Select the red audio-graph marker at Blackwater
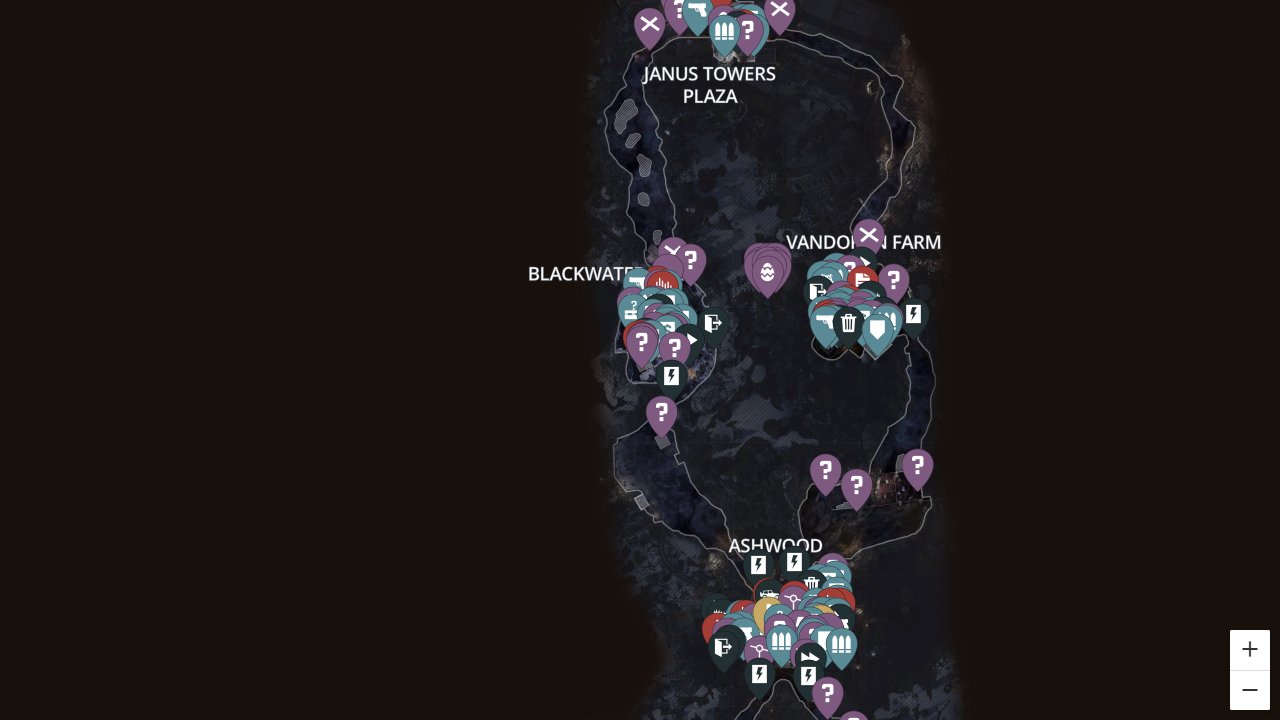Viewport: 1280px width, 720px height. (x=663, y=283)
